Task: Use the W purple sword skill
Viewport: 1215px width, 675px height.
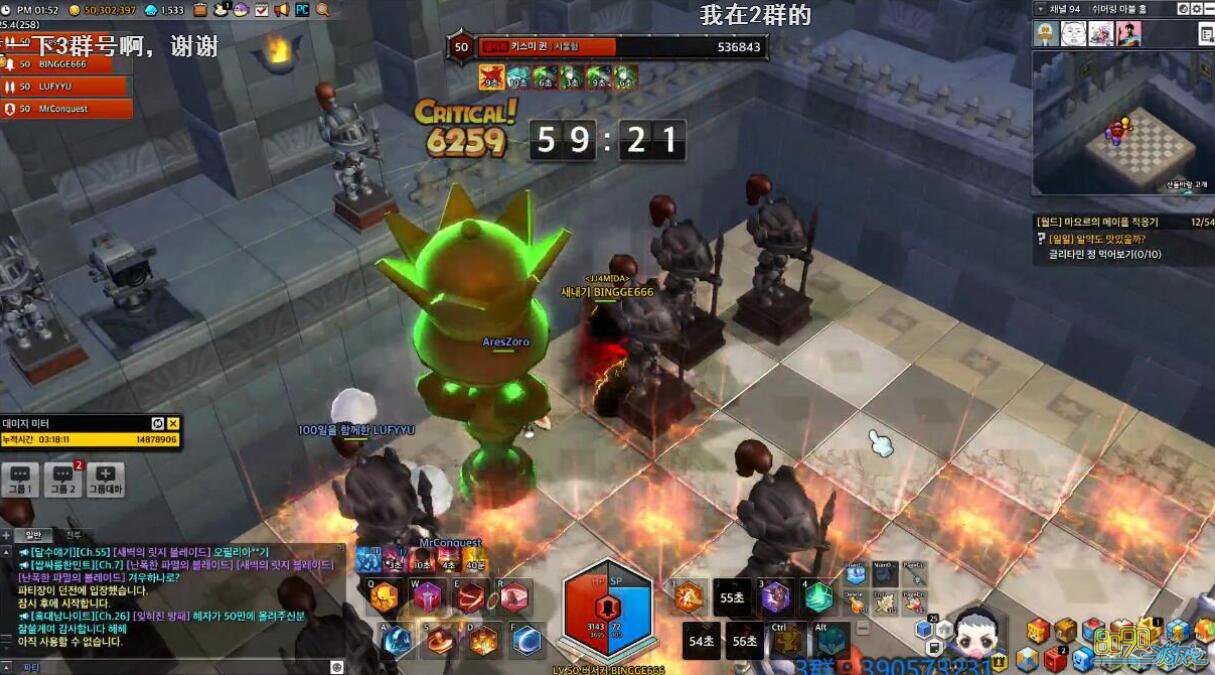Action: (425, 598)
